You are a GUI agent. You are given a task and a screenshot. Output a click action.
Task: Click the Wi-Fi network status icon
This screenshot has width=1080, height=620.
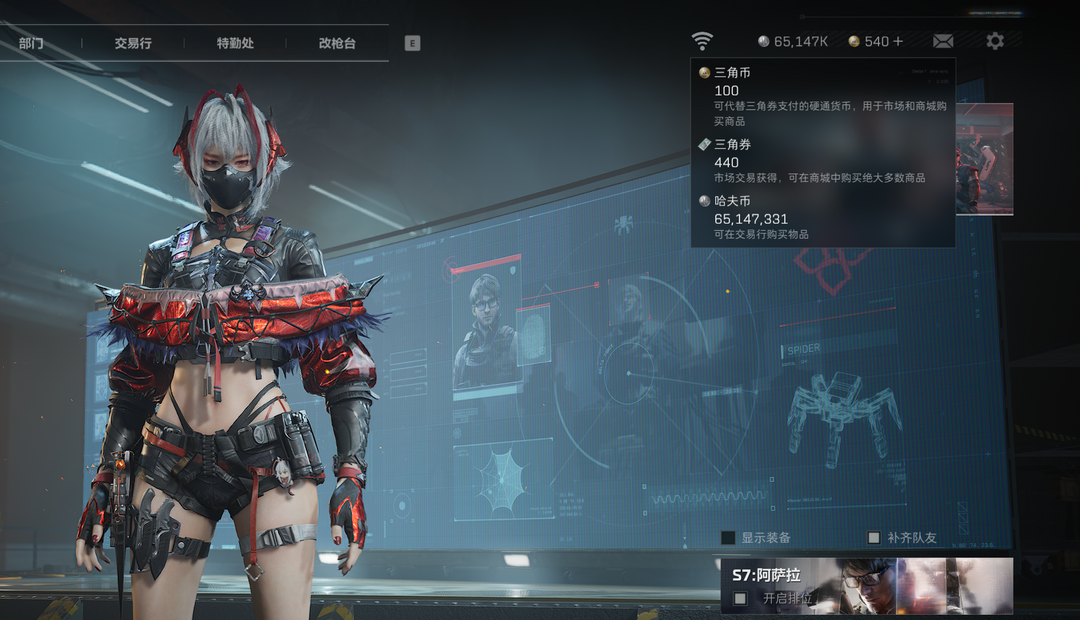tap(703, 41)
